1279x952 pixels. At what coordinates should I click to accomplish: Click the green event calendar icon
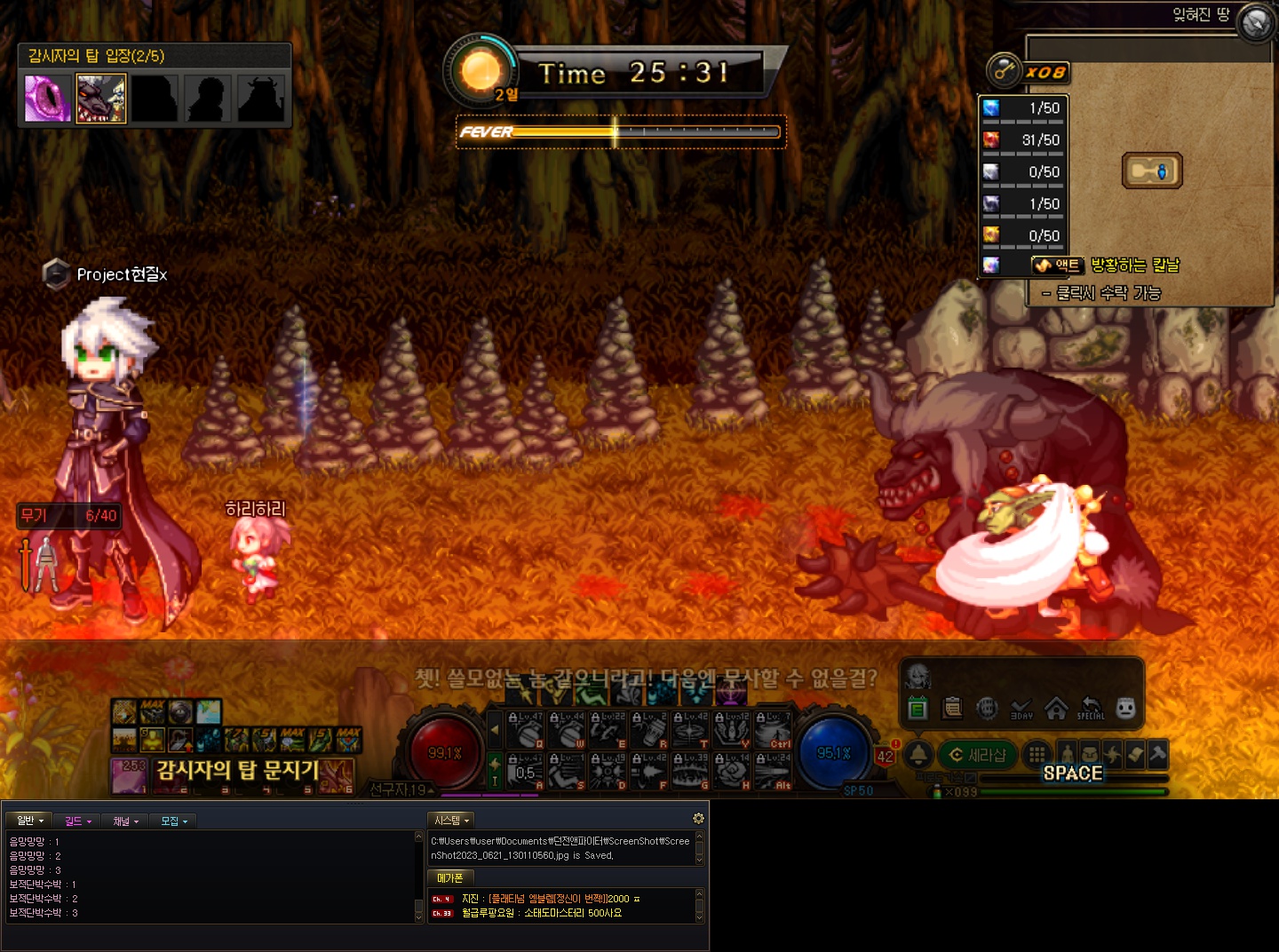click(918, 708)
